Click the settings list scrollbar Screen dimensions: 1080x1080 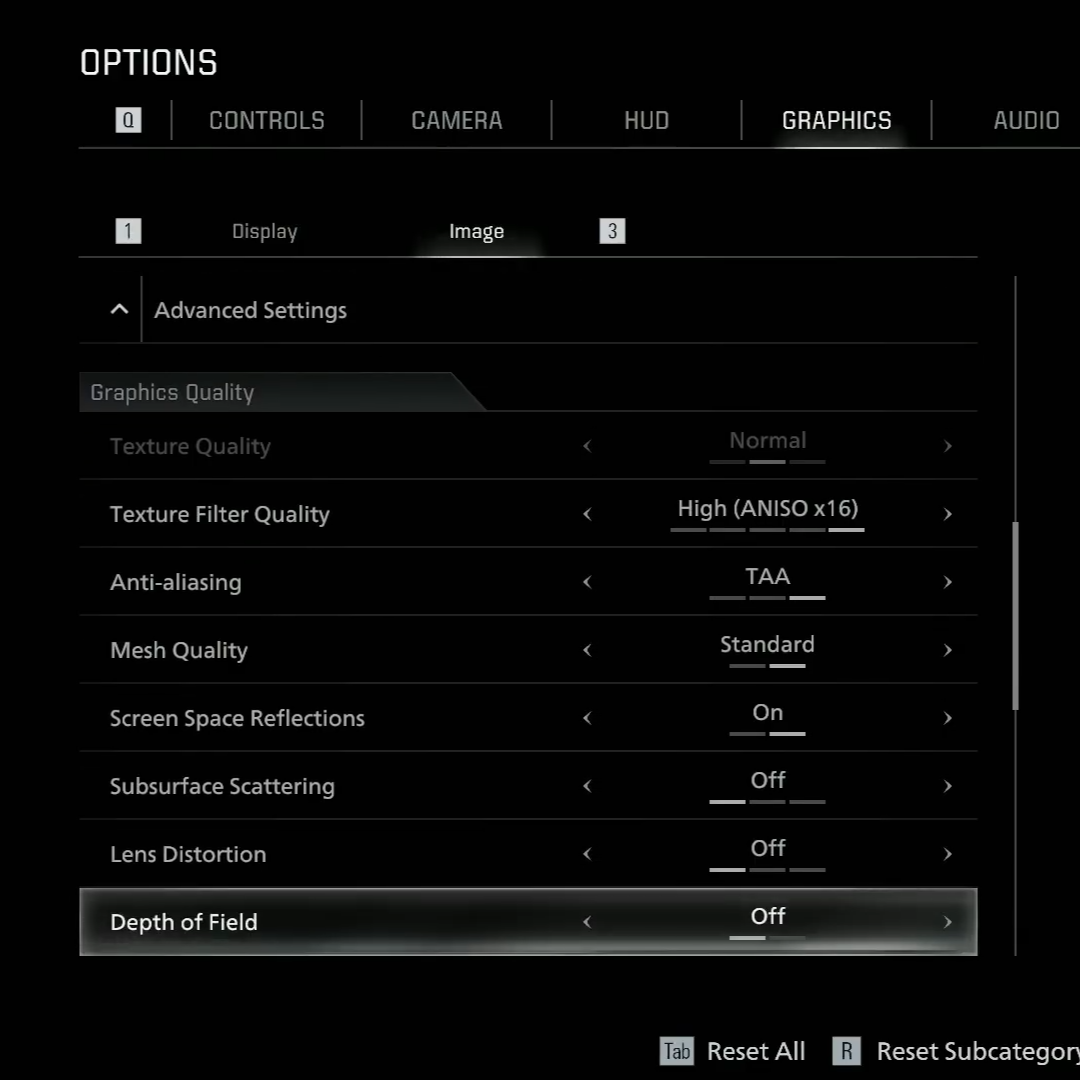point(1016,615)
